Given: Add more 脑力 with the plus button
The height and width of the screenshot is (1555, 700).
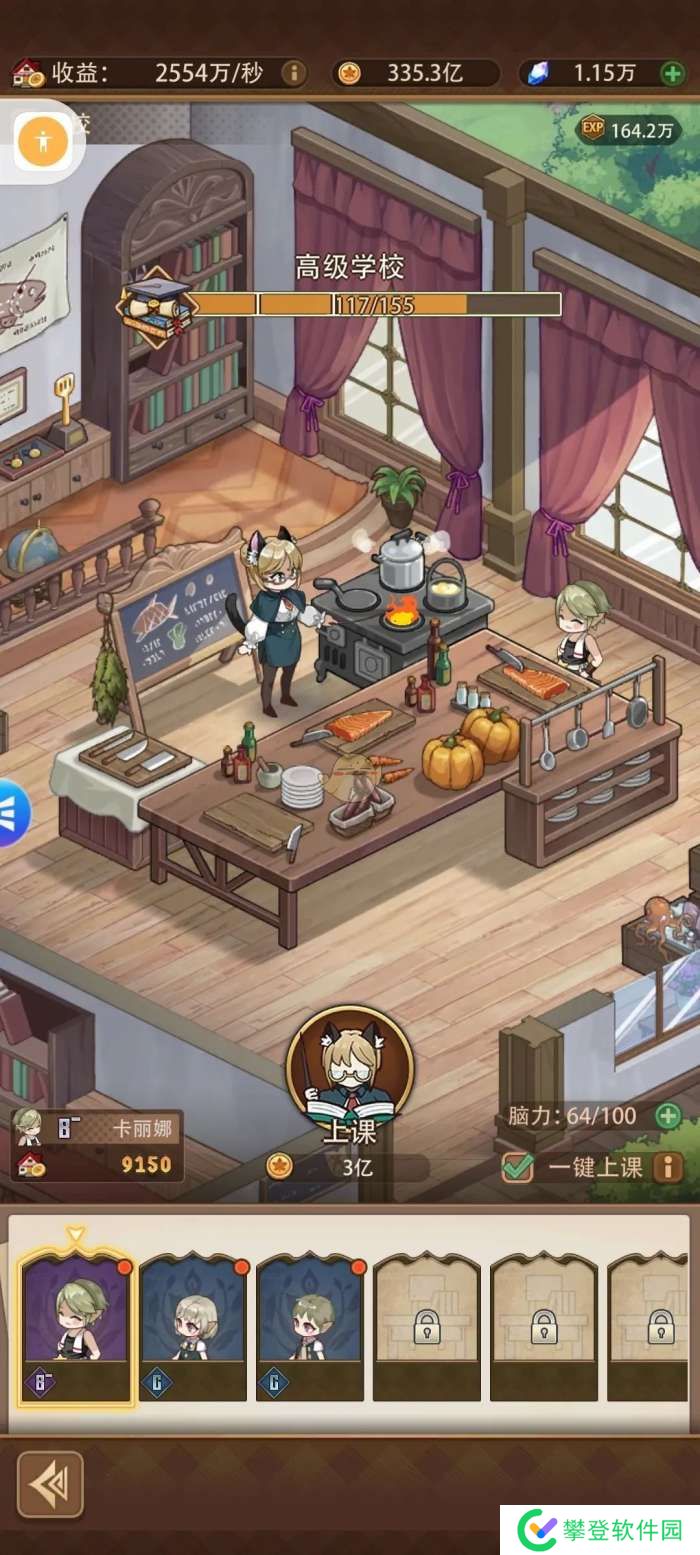Looking at the screenshot, I should 667,1115.
